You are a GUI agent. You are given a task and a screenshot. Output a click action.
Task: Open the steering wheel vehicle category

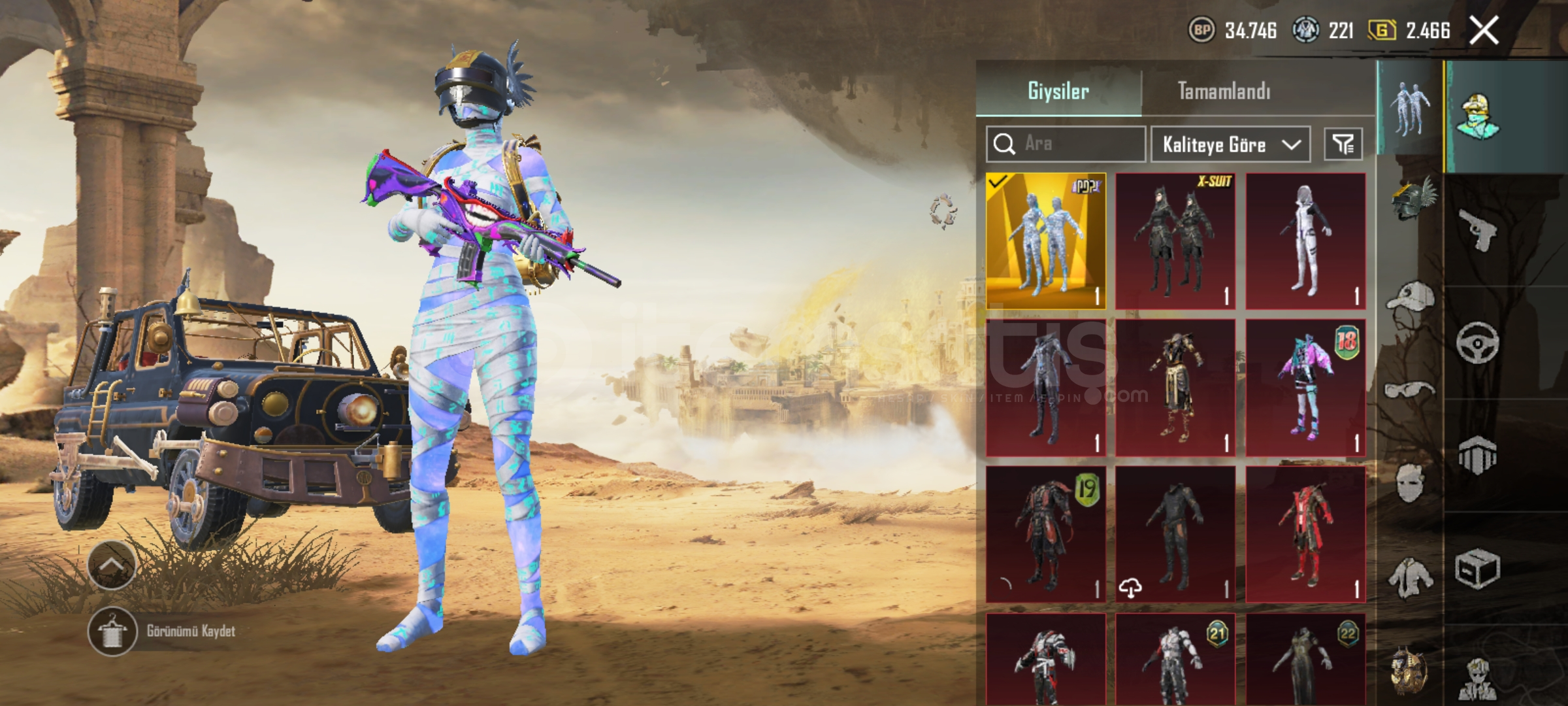tap(1478, 342)
